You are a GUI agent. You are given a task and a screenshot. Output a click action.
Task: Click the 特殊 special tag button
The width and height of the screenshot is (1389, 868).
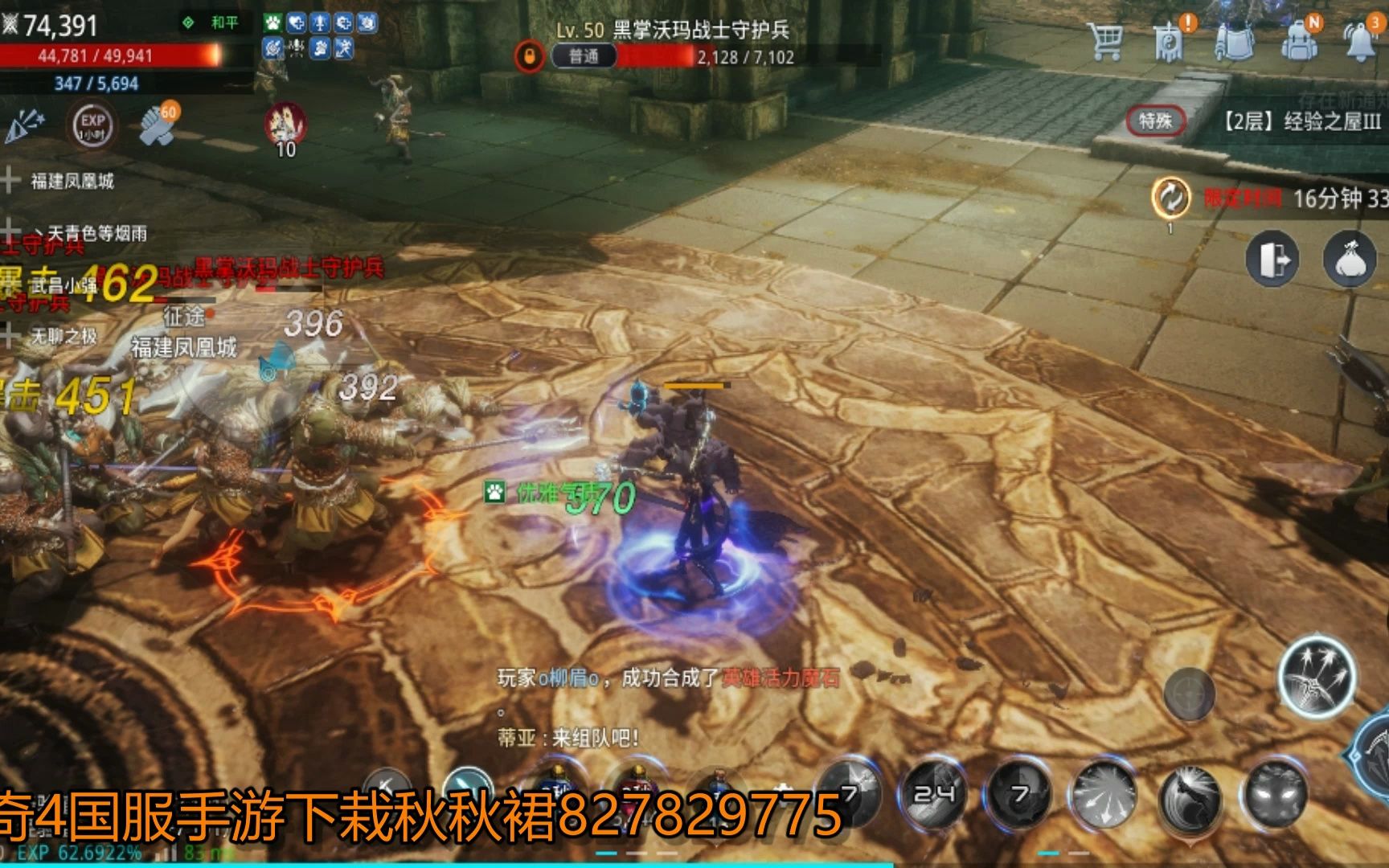click(x=1155, y=121)
